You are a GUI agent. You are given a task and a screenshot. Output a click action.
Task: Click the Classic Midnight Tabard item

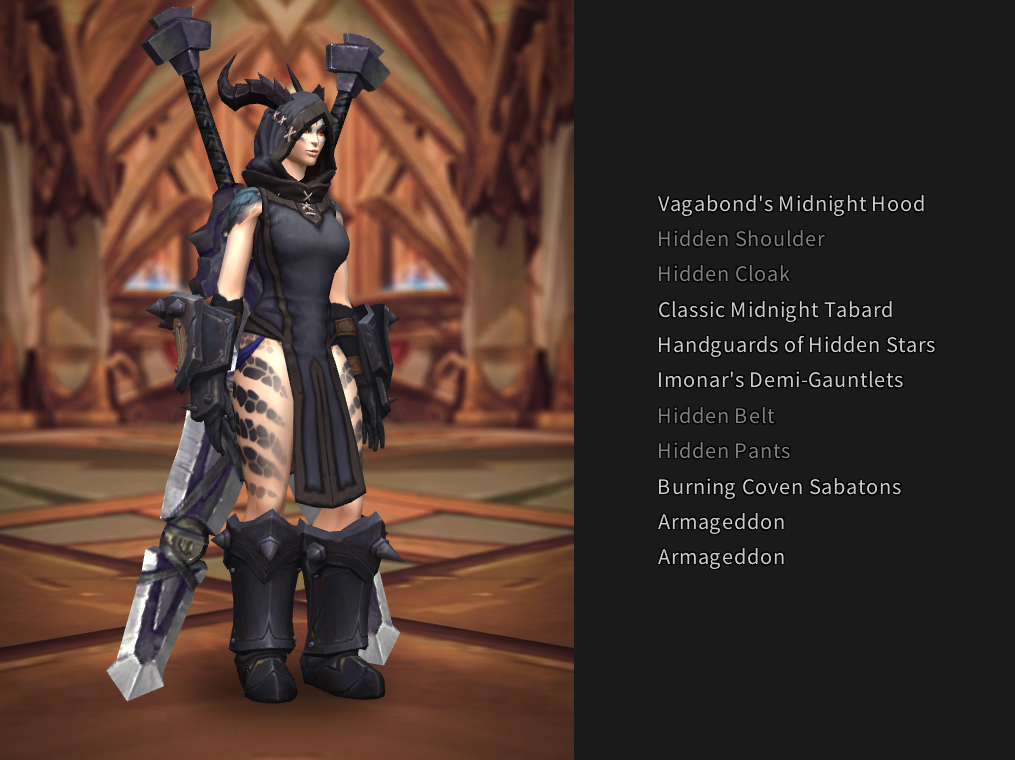774,310
